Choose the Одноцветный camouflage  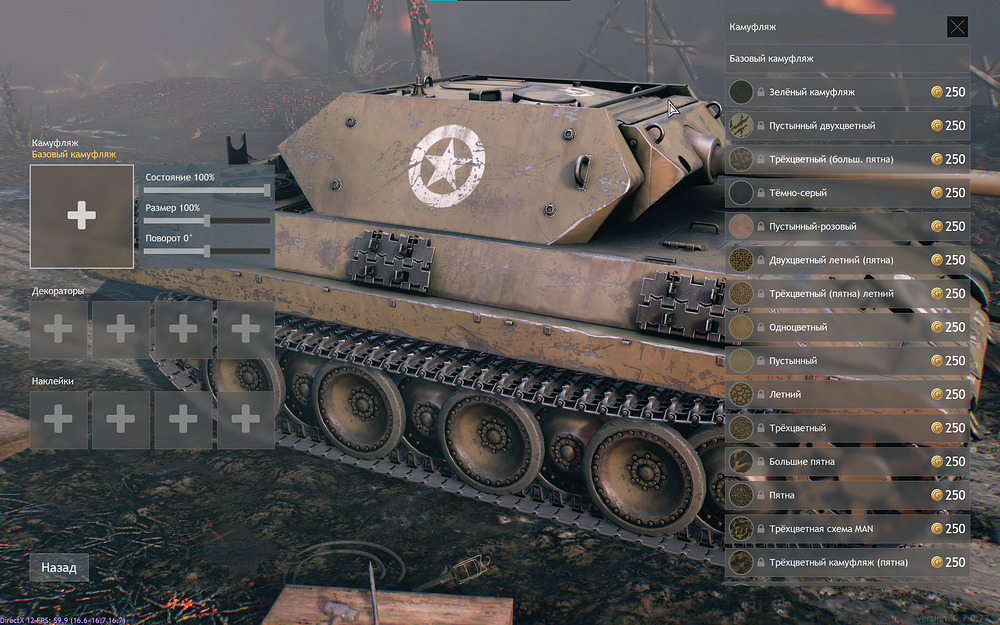(x=847, y=327)
